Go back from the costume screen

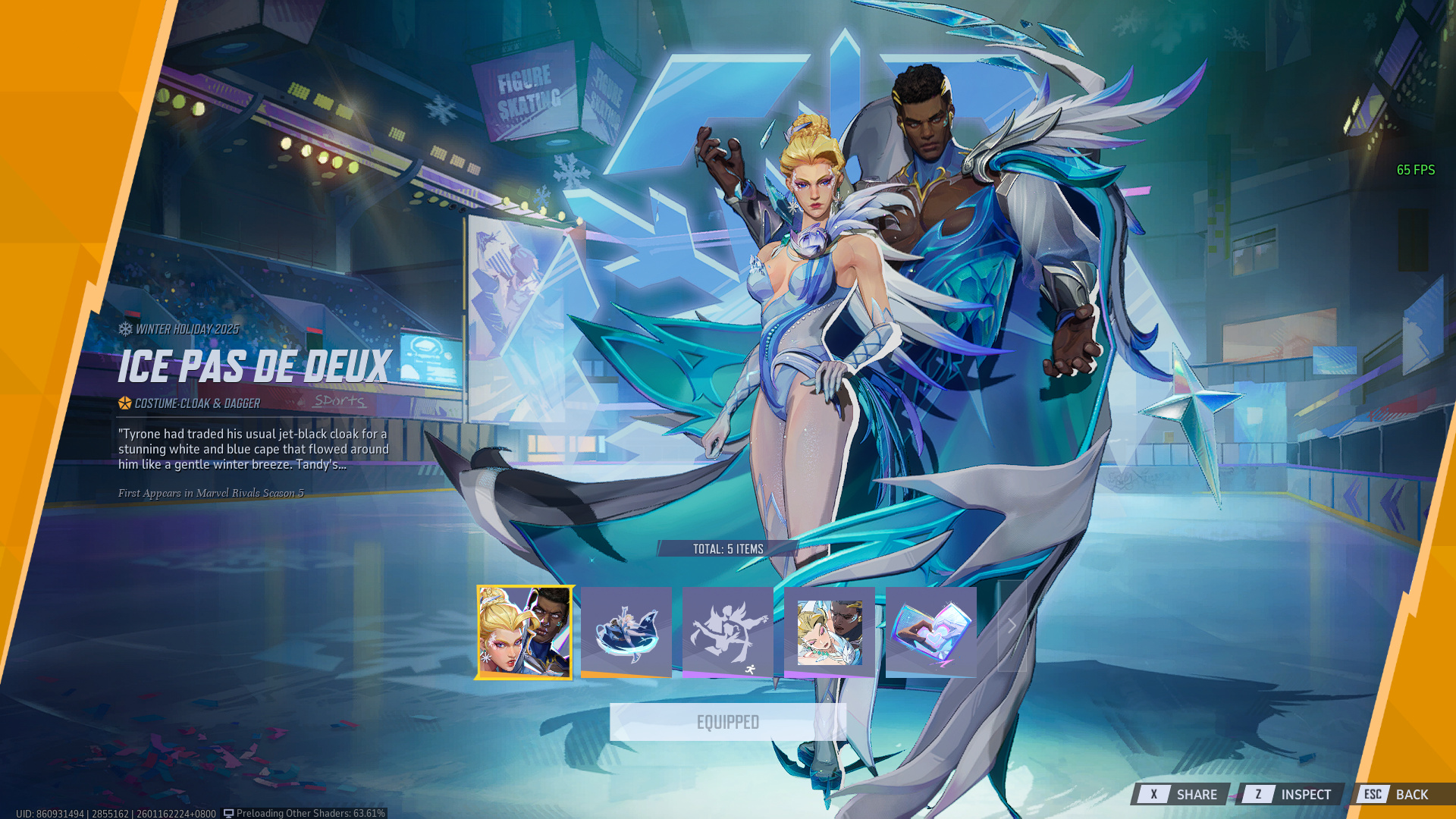(1397, 794)
